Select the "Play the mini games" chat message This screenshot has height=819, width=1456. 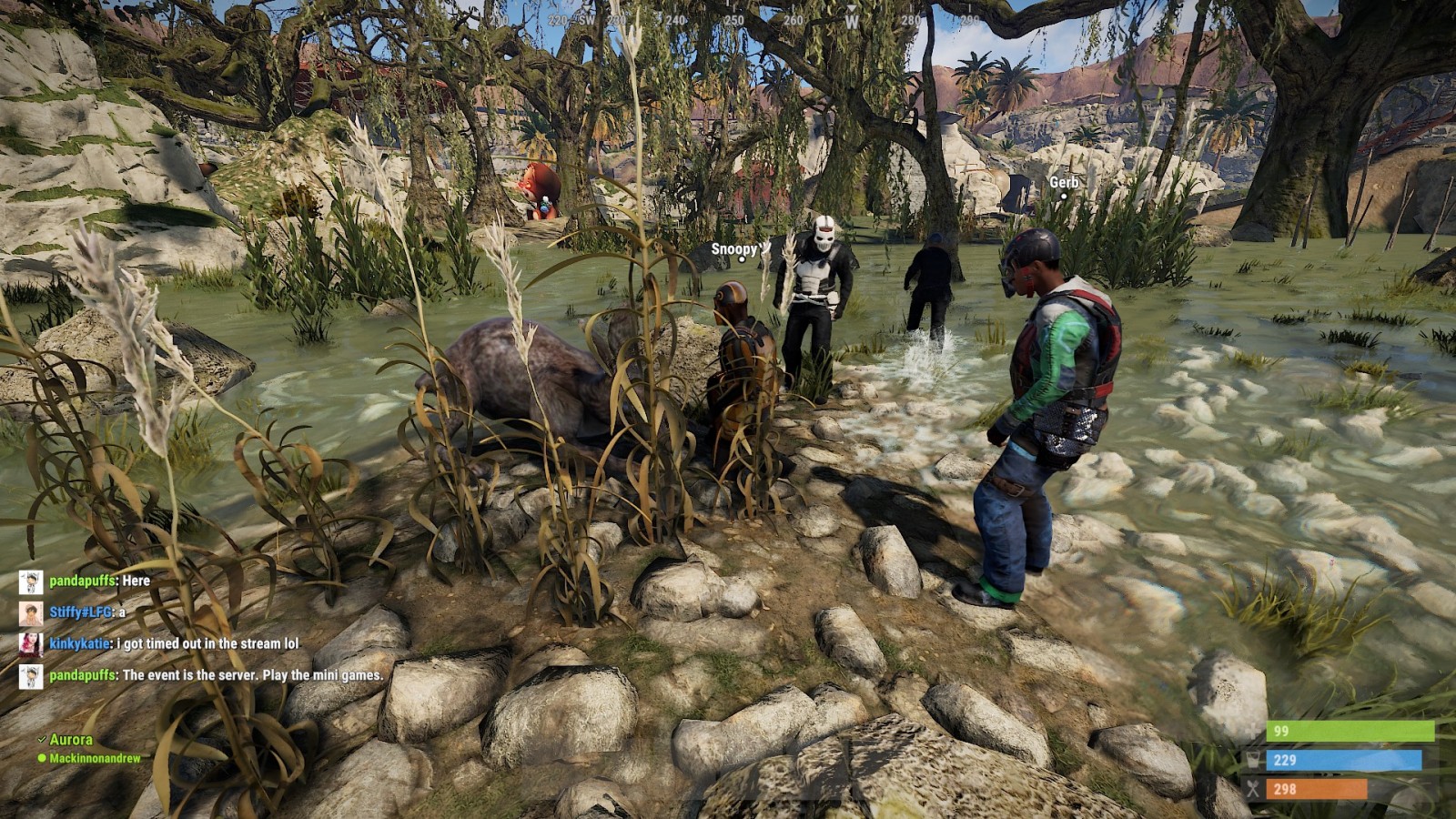click(253, 675)
